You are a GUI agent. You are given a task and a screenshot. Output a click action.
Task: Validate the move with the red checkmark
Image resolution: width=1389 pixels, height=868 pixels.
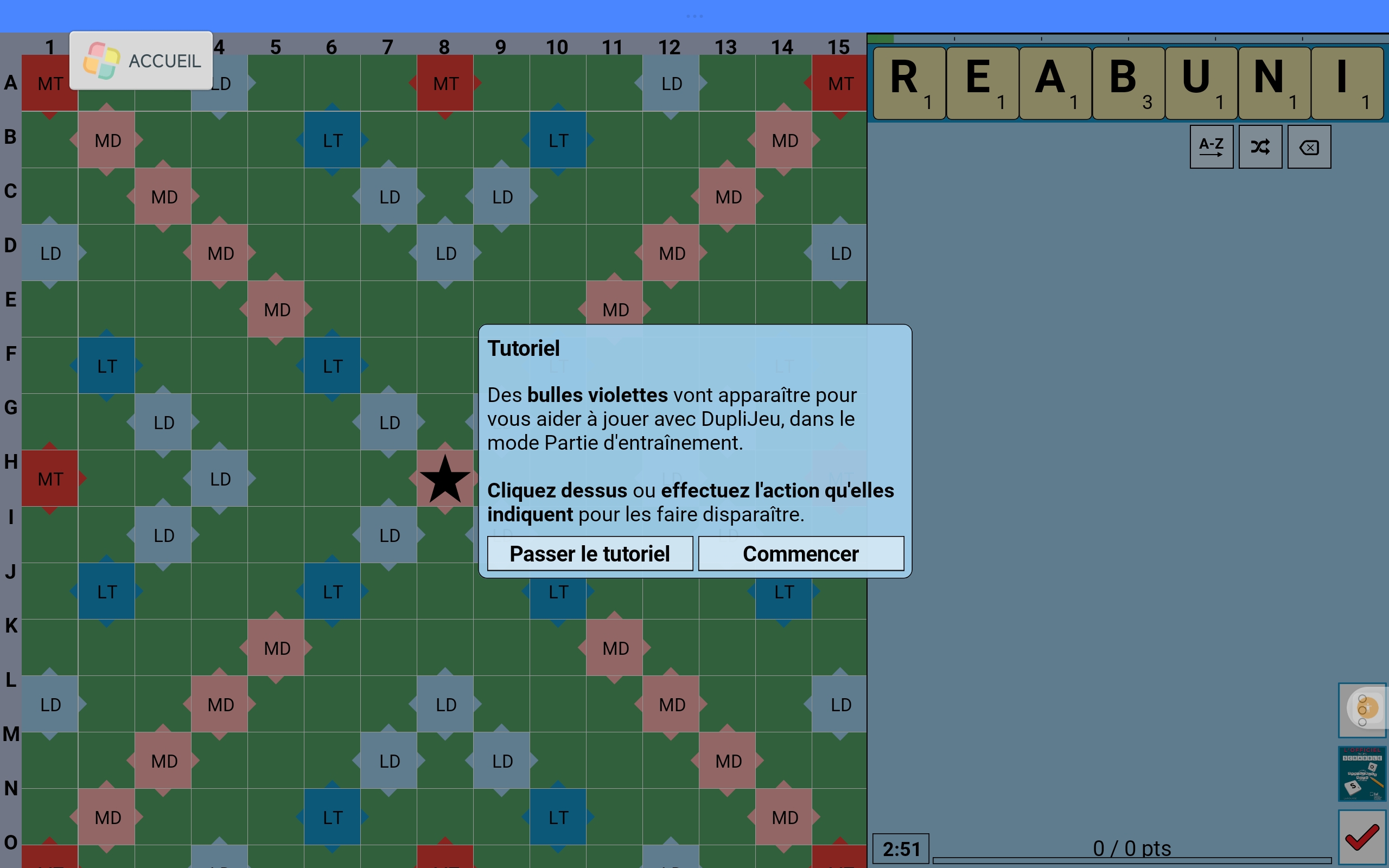pyautogui.click(x=1362, y=838)
